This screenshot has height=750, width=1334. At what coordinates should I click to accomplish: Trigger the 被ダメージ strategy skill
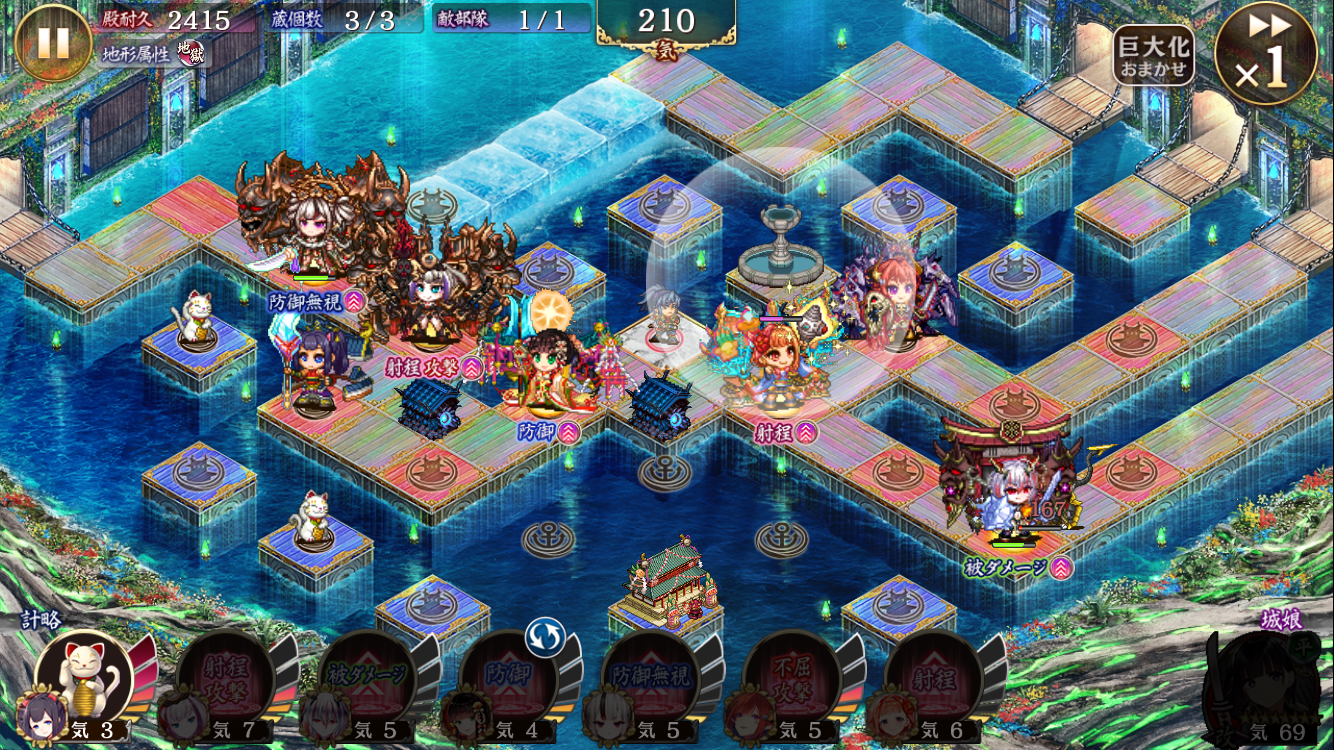coord(366,682)
